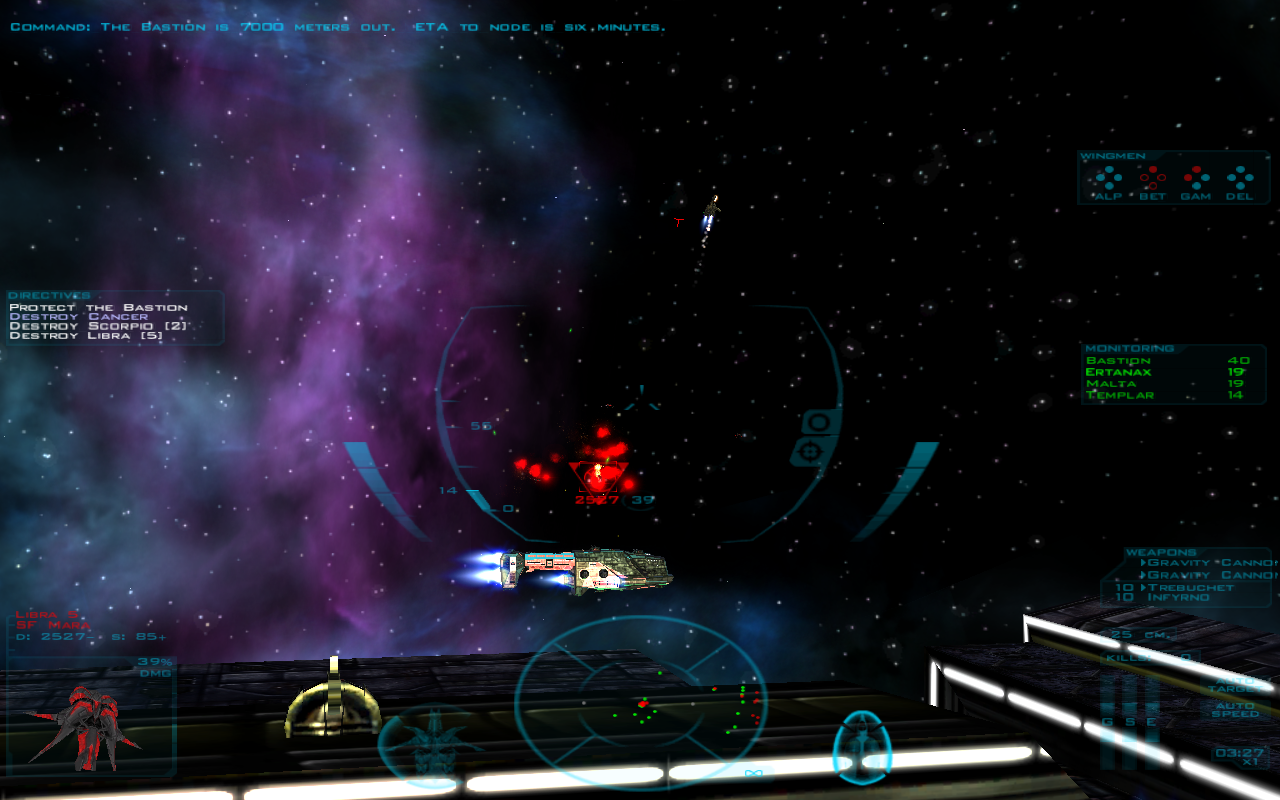Choose Ertanax in the Monitoring list
The height and width of the screenshot is (800, 1280).
[1118, 372]
